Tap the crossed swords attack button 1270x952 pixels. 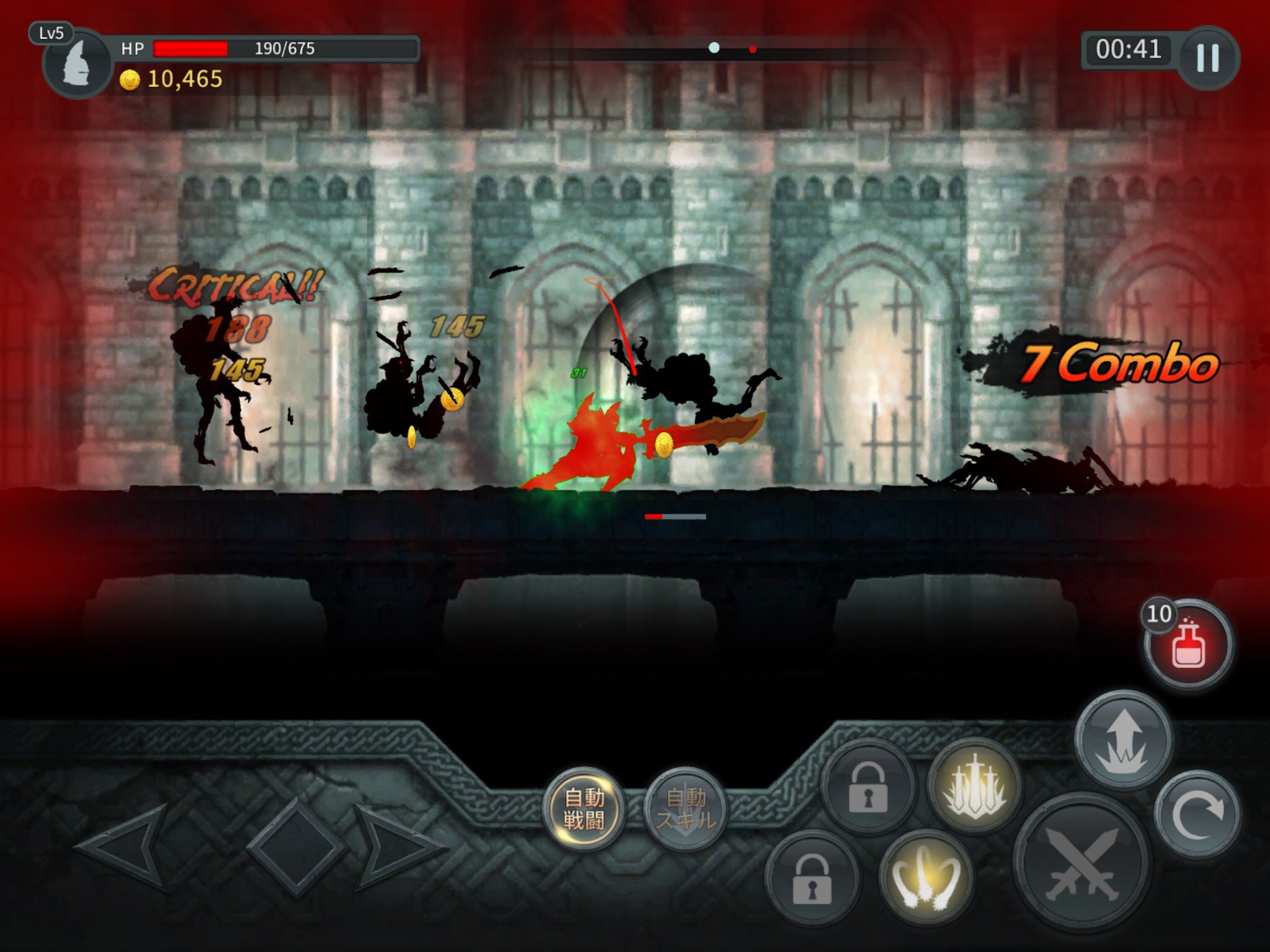tap(1081, 863)
